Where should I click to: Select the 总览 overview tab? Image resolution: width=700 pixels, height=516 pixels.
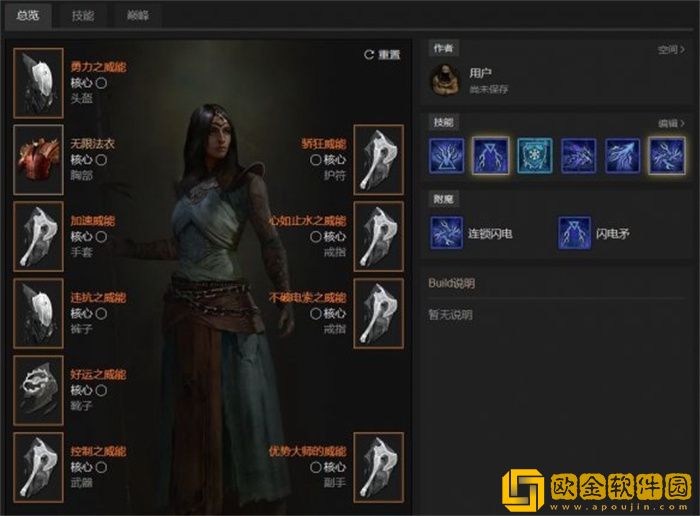[x=28, y=16]
